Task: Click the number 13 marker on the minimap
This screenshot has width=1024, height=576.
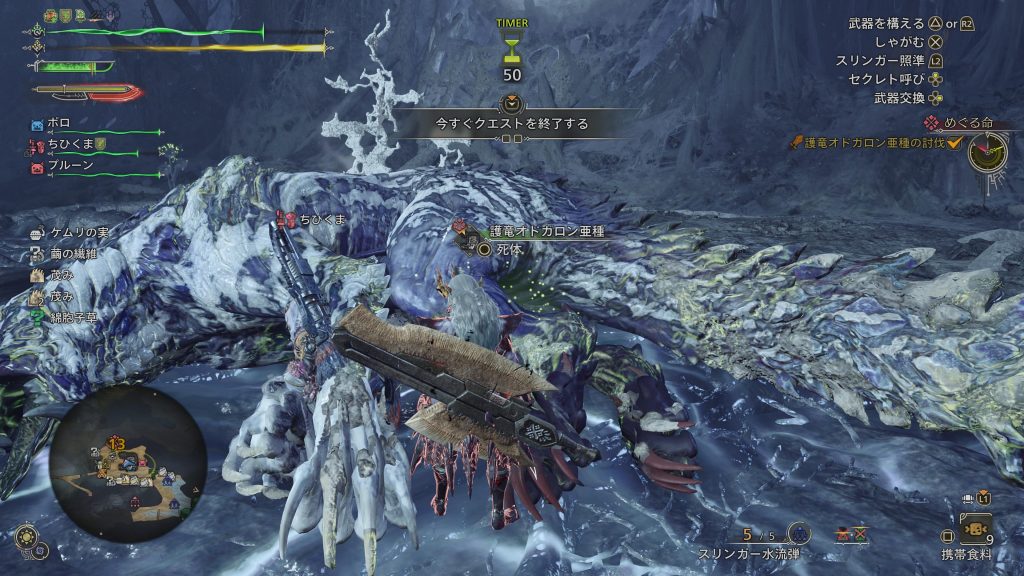Action: click(x=116, y=443)
